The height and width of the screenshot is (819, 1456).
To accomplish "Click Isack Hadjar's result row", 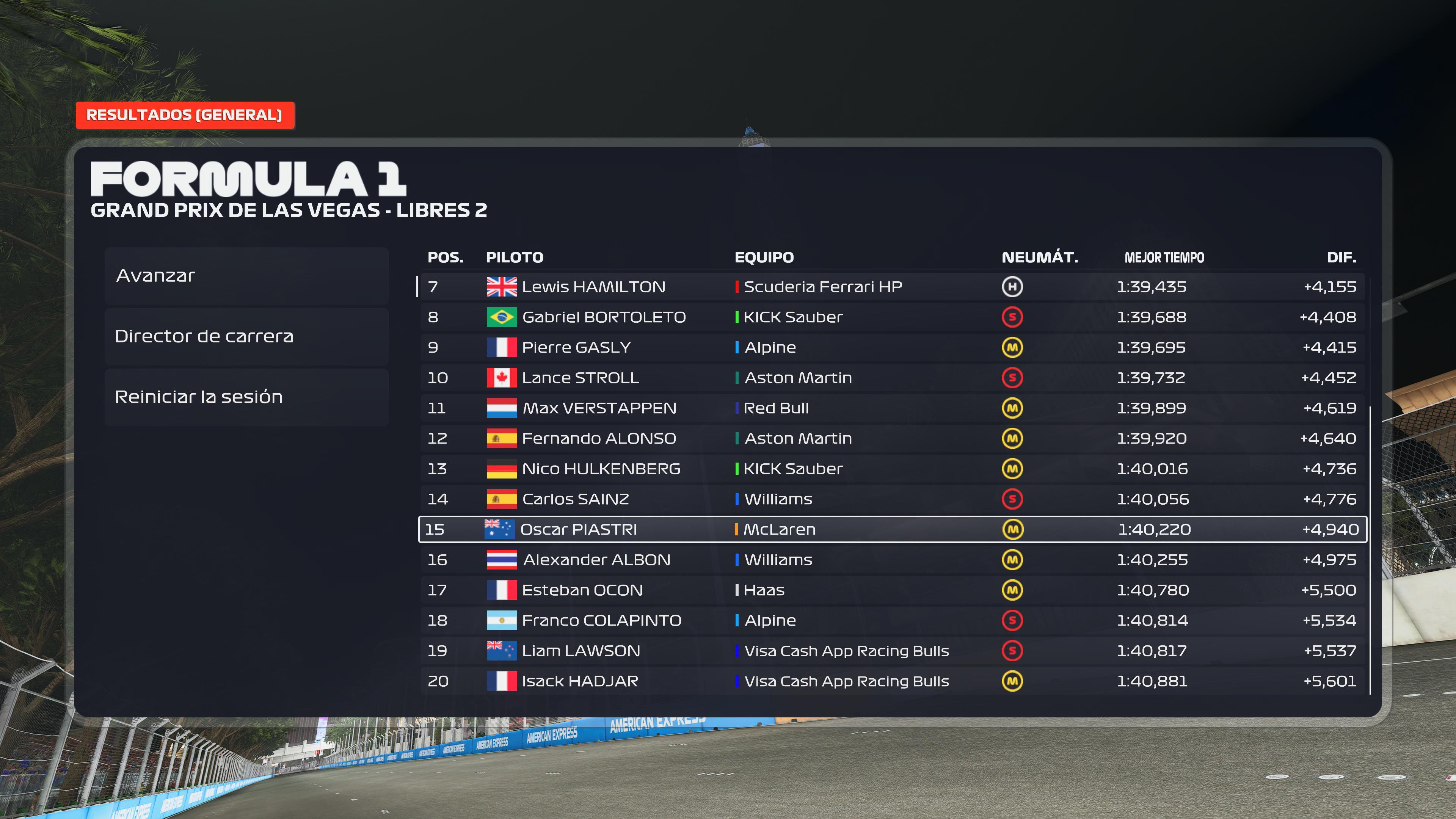I will tap(892, 681).
